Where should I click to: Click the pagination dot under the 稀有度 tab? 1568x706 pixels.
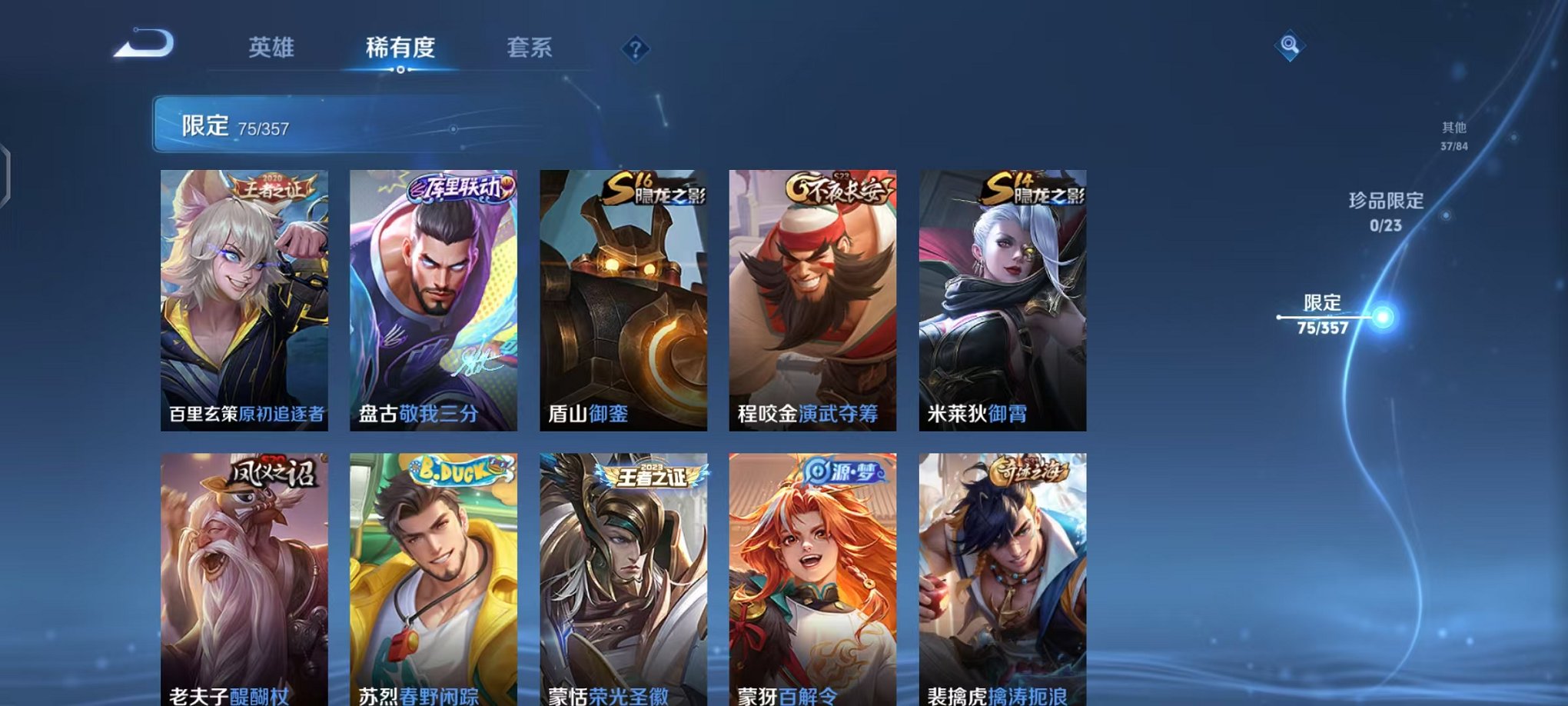click(399, 71)
